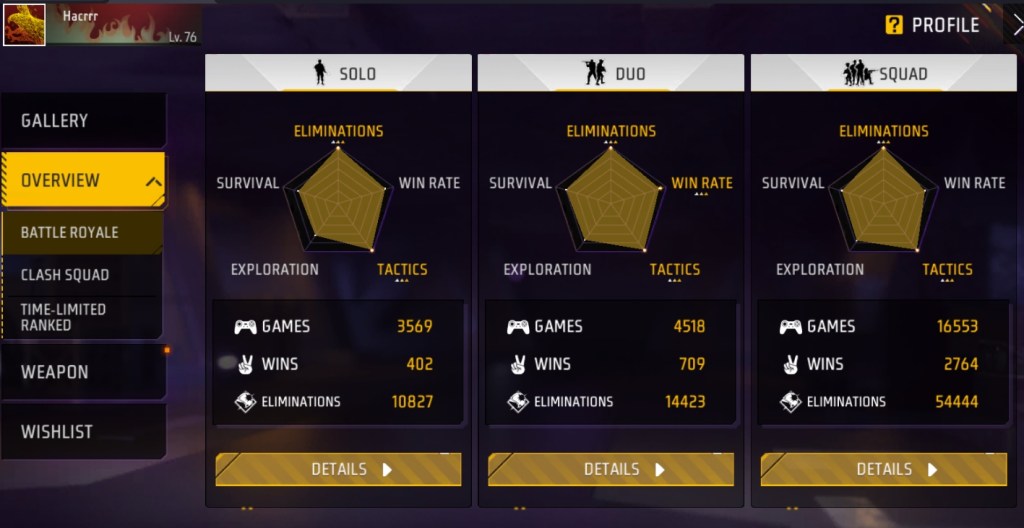Screen dimensions: 1024x528
Task: Select the Duo stats header
Action: point(611,73)
